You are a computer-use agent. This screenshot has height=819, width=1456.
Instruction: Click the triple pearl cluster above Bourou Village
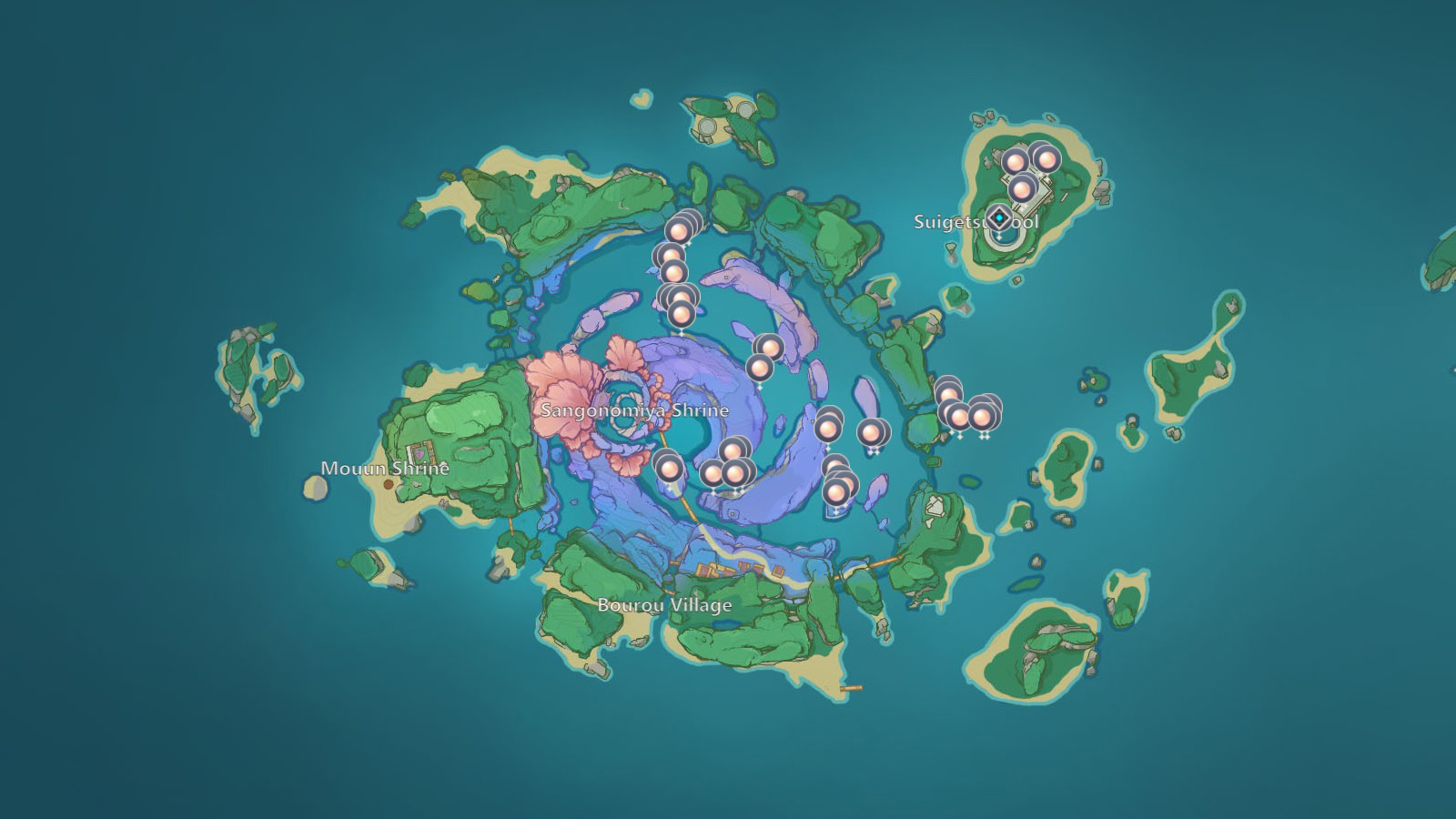(728, 464)
